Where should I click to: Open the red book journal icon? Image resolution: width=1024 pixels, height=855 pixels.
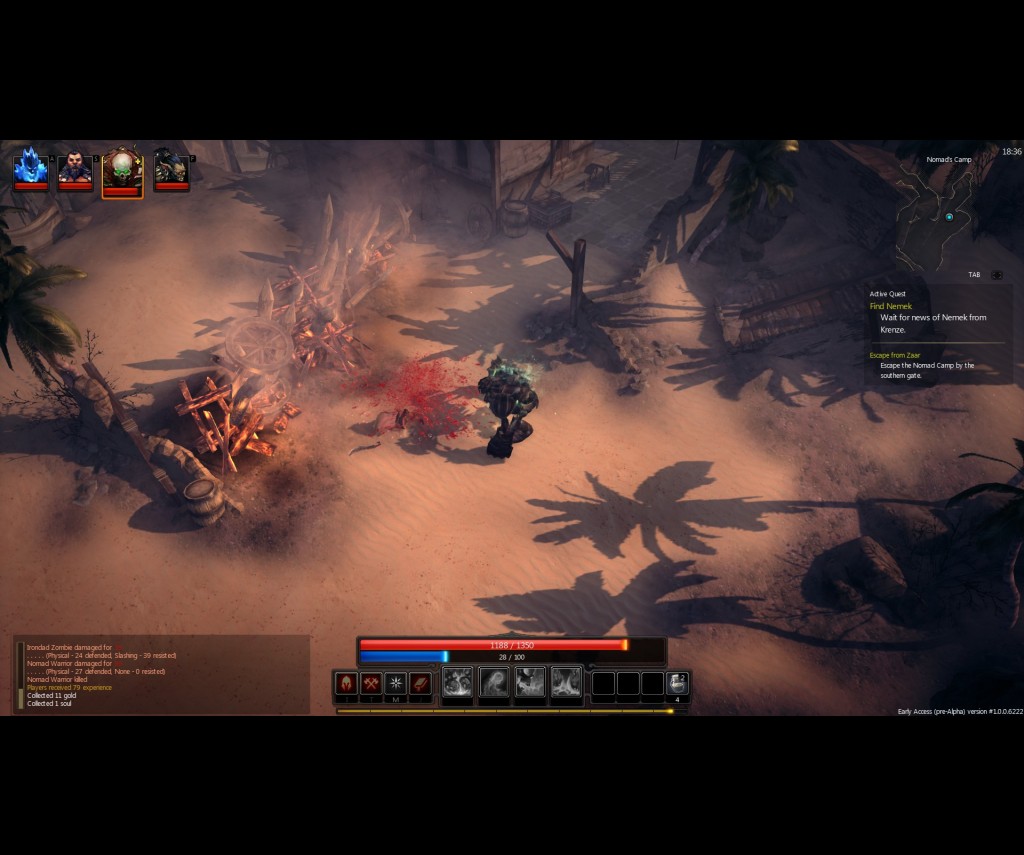(421, 683)
